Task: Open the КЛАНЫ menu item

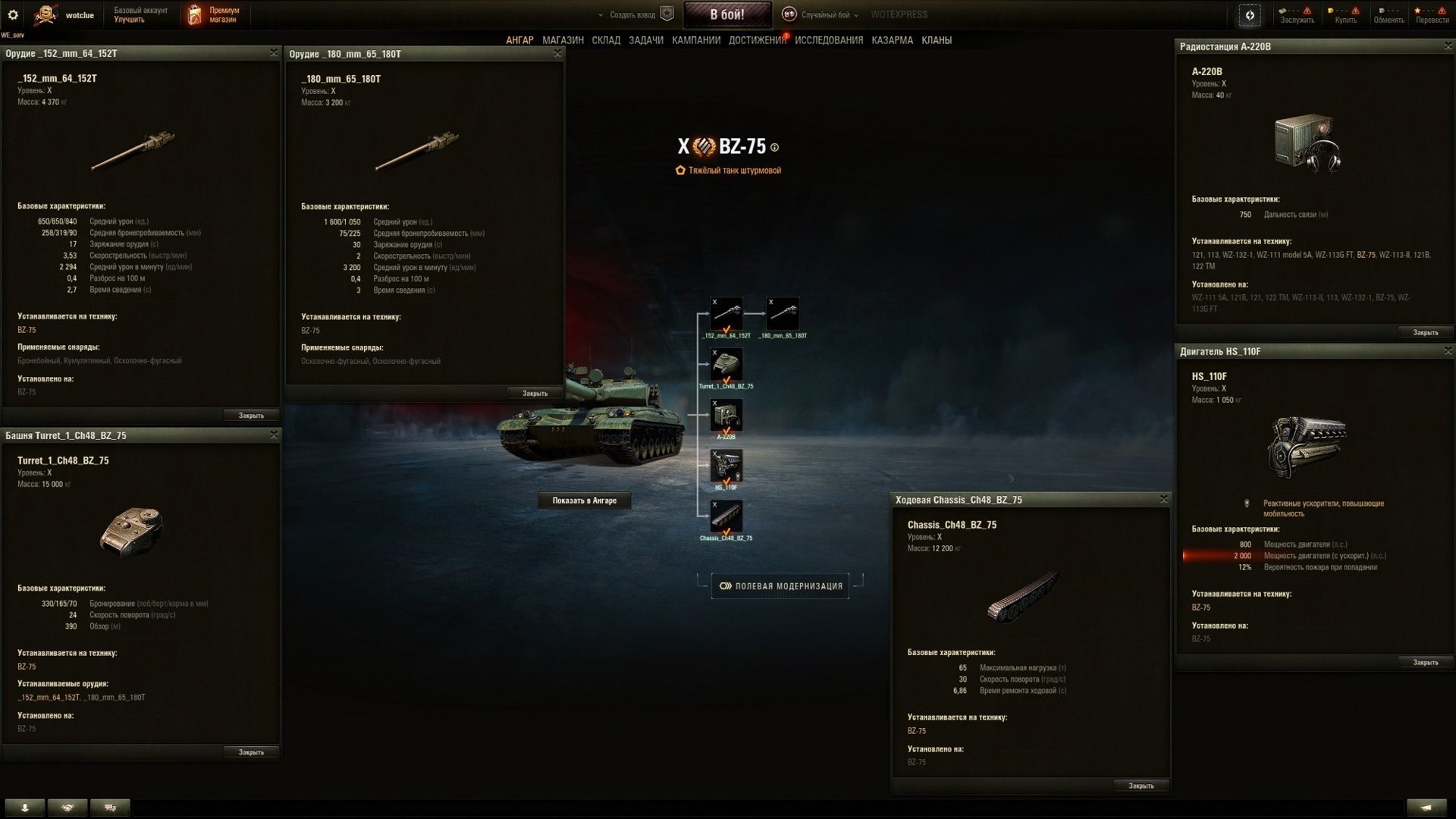Action: (x=938, y=39)
